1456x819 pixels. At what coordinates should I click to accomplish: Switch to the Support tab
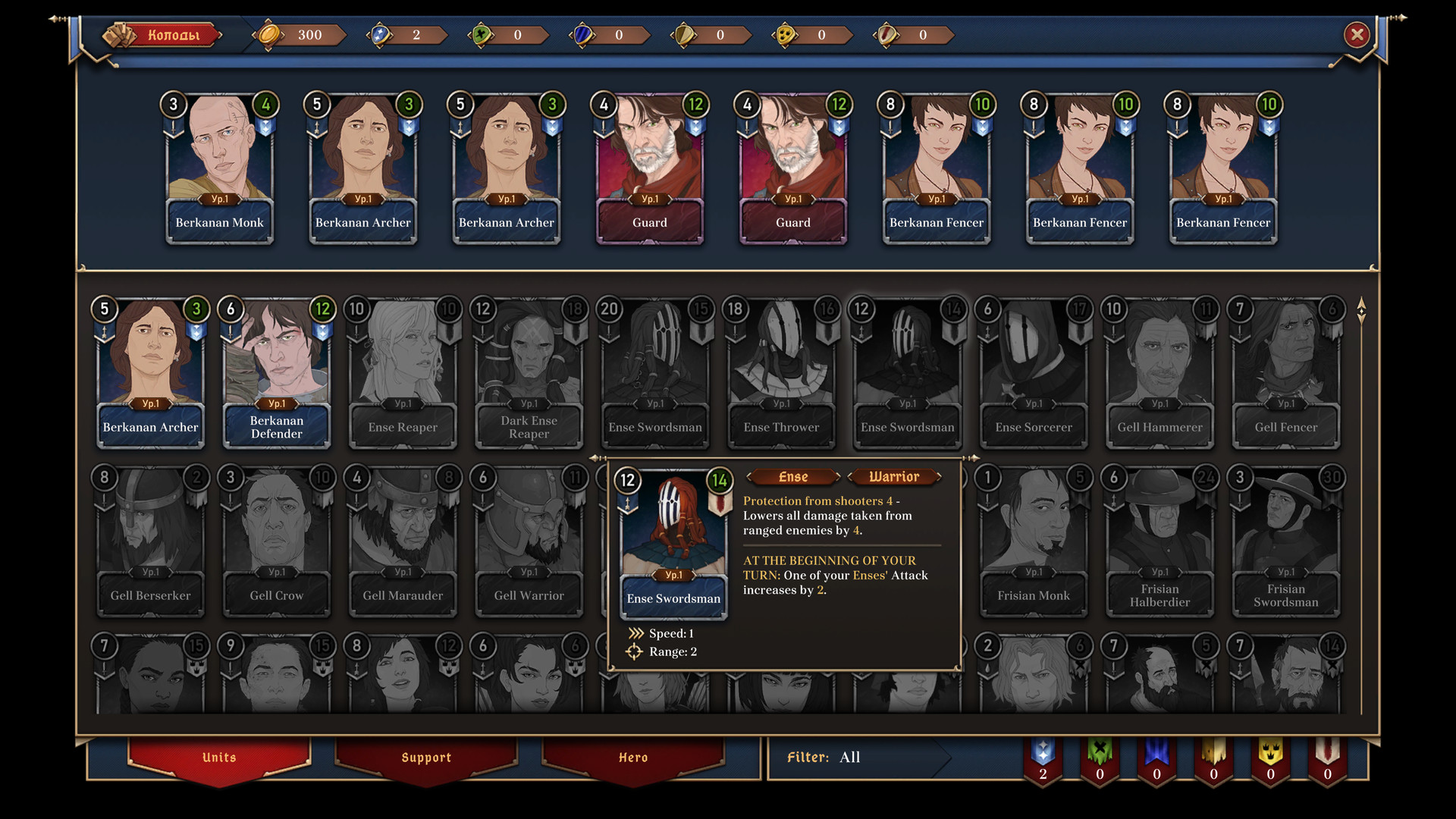click(427, 757)
